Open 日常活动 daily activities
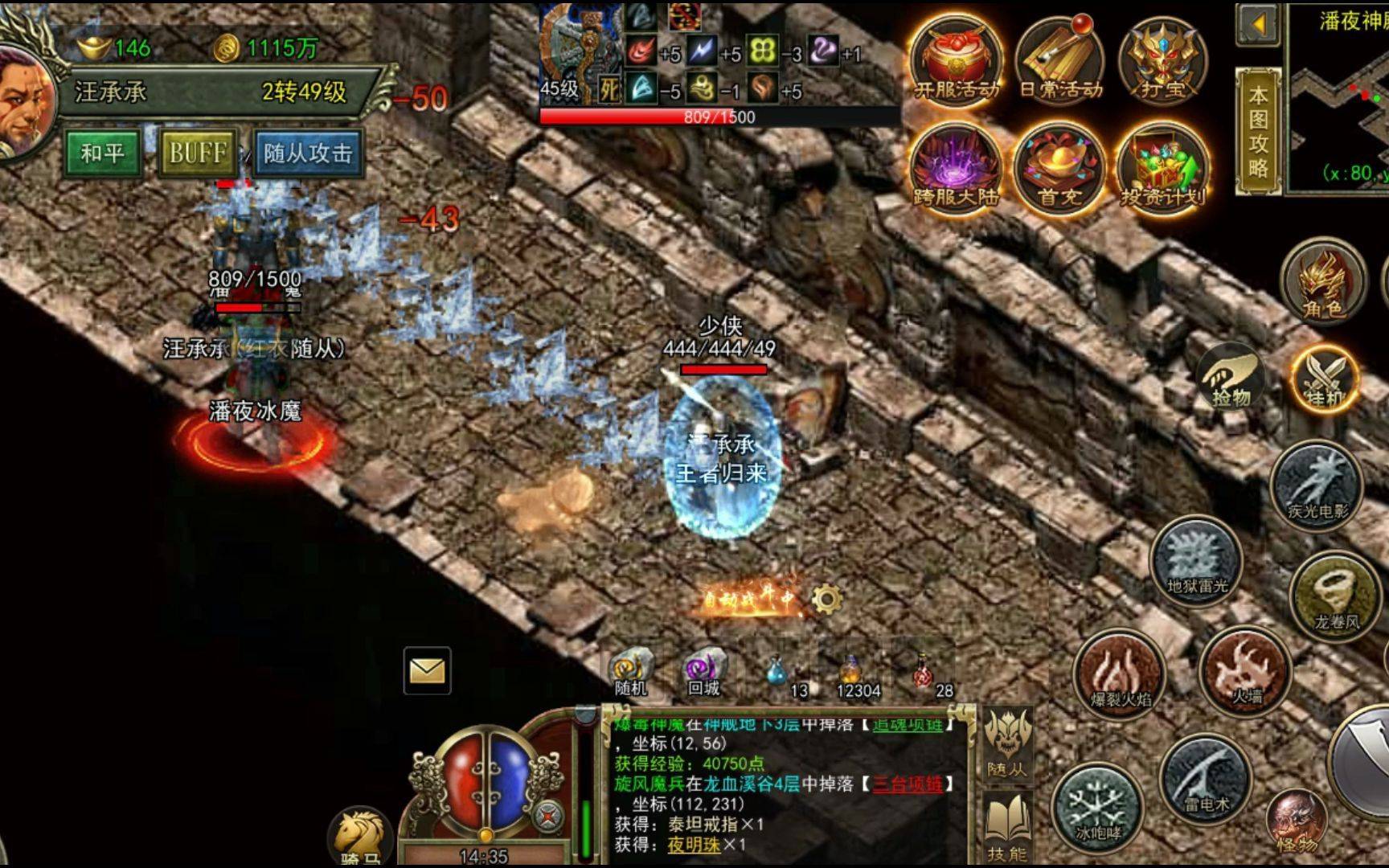 [x=1060, y=60]
